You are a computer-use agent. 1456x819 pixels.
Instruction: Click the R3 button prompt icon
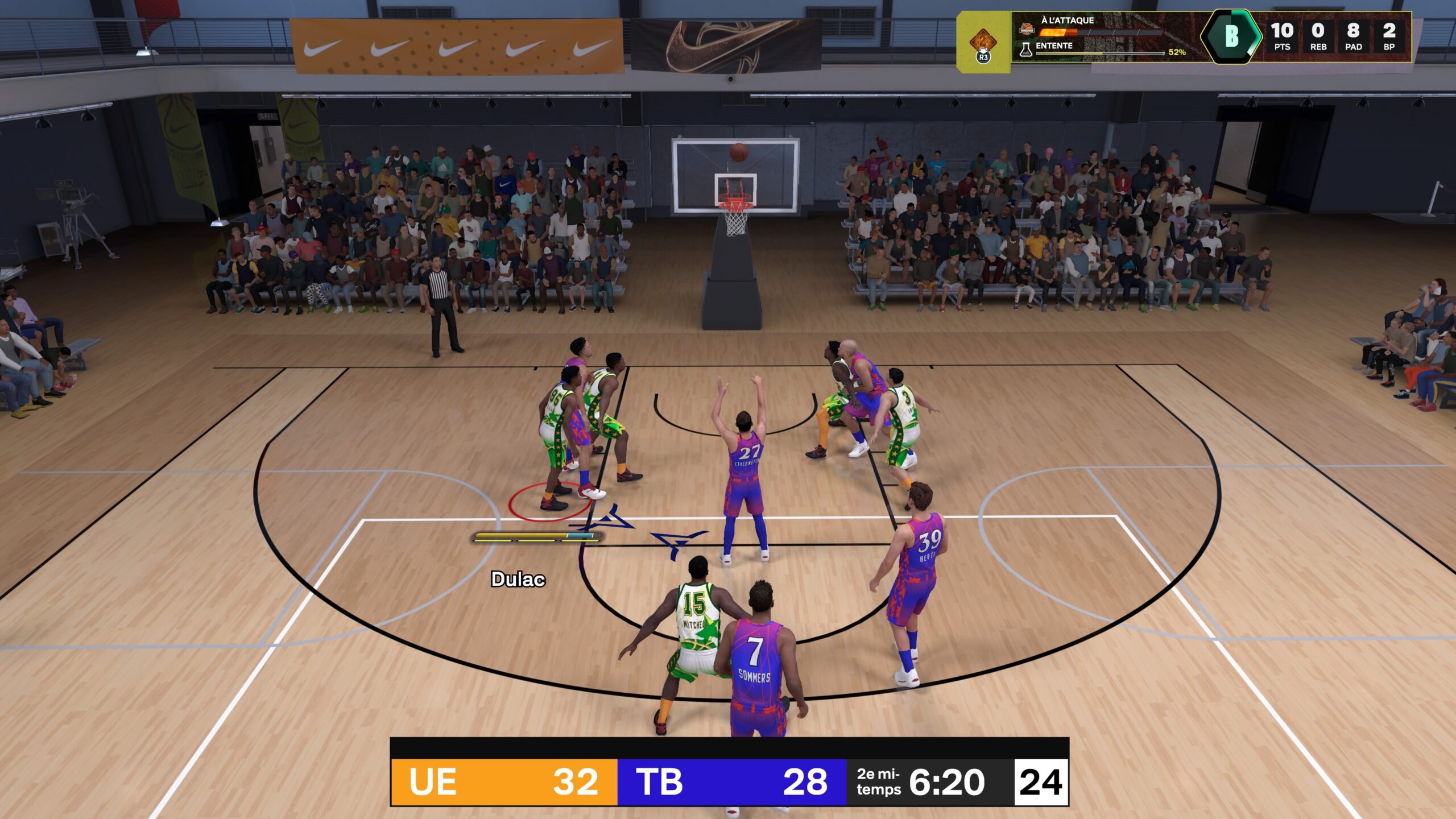click(983, 57)
